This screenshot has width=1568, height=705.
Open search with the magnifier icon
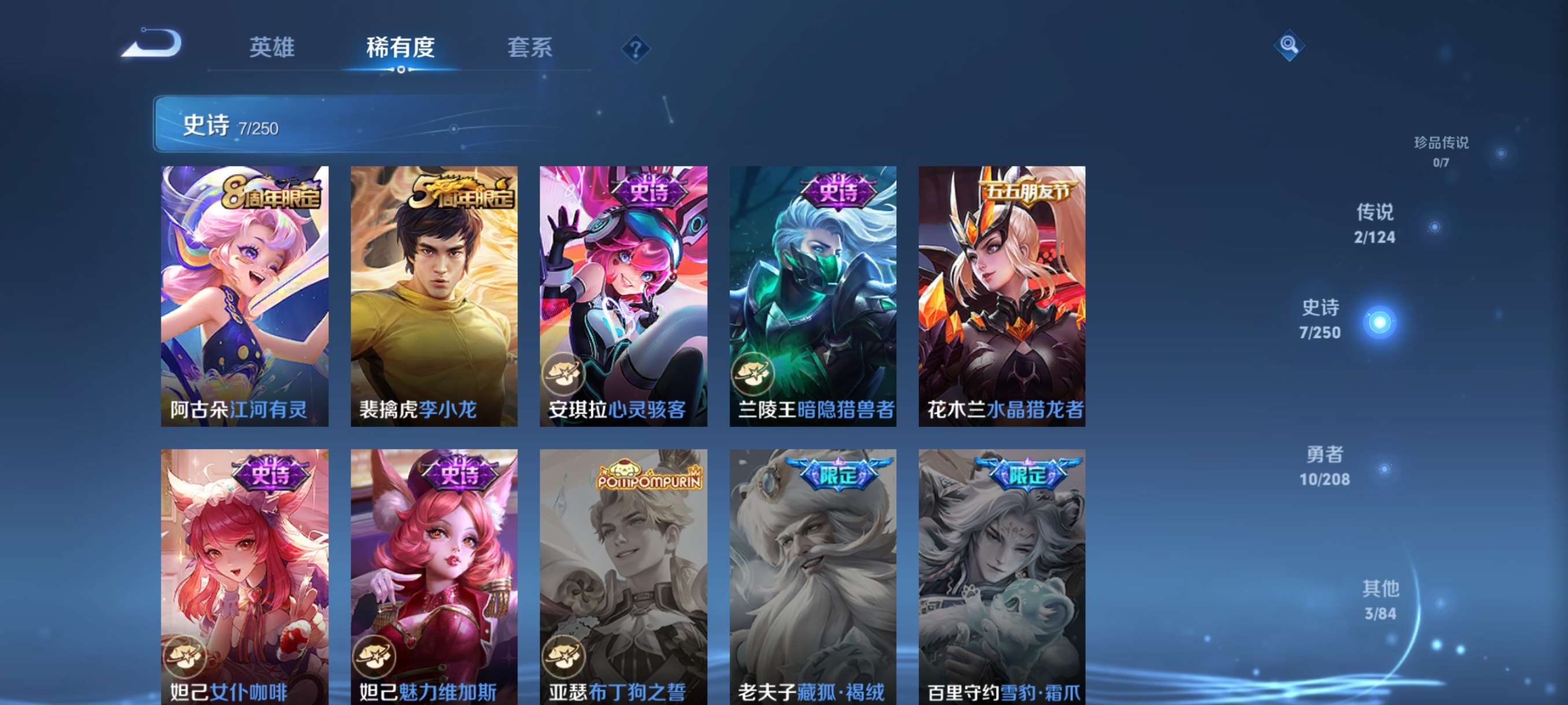(x=1290, y=44)
